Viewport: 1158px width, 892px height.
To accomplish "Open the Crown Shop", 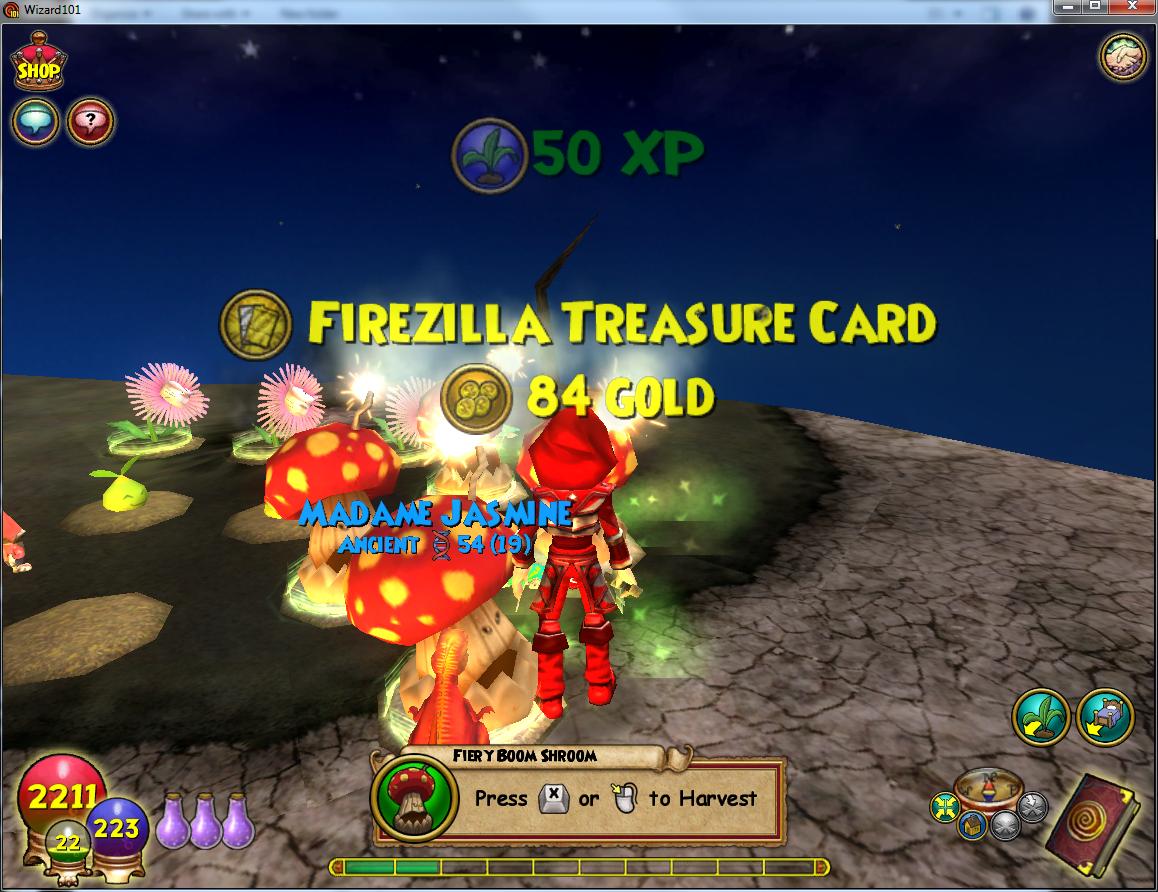I will click(38, 65).
